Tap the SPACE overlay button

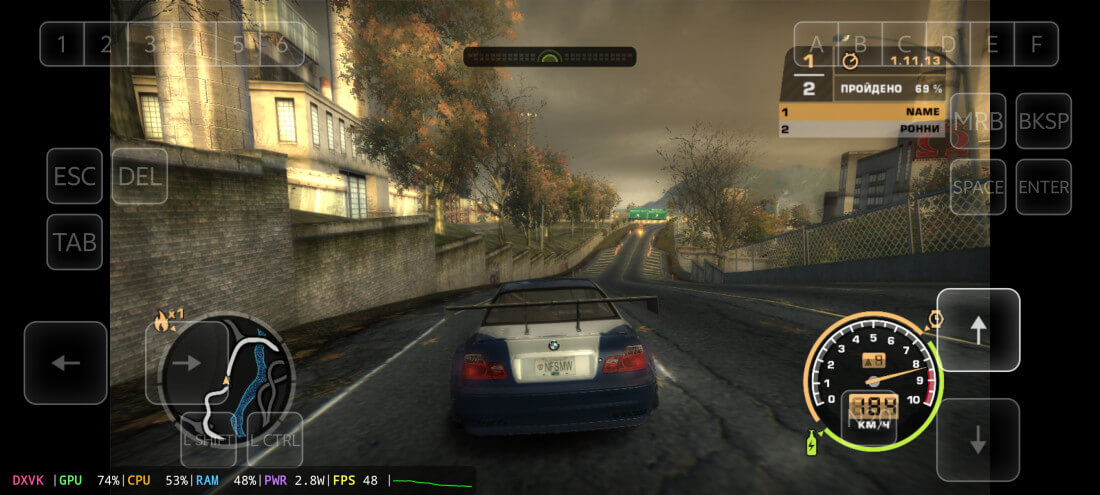[x=978, y=187]
